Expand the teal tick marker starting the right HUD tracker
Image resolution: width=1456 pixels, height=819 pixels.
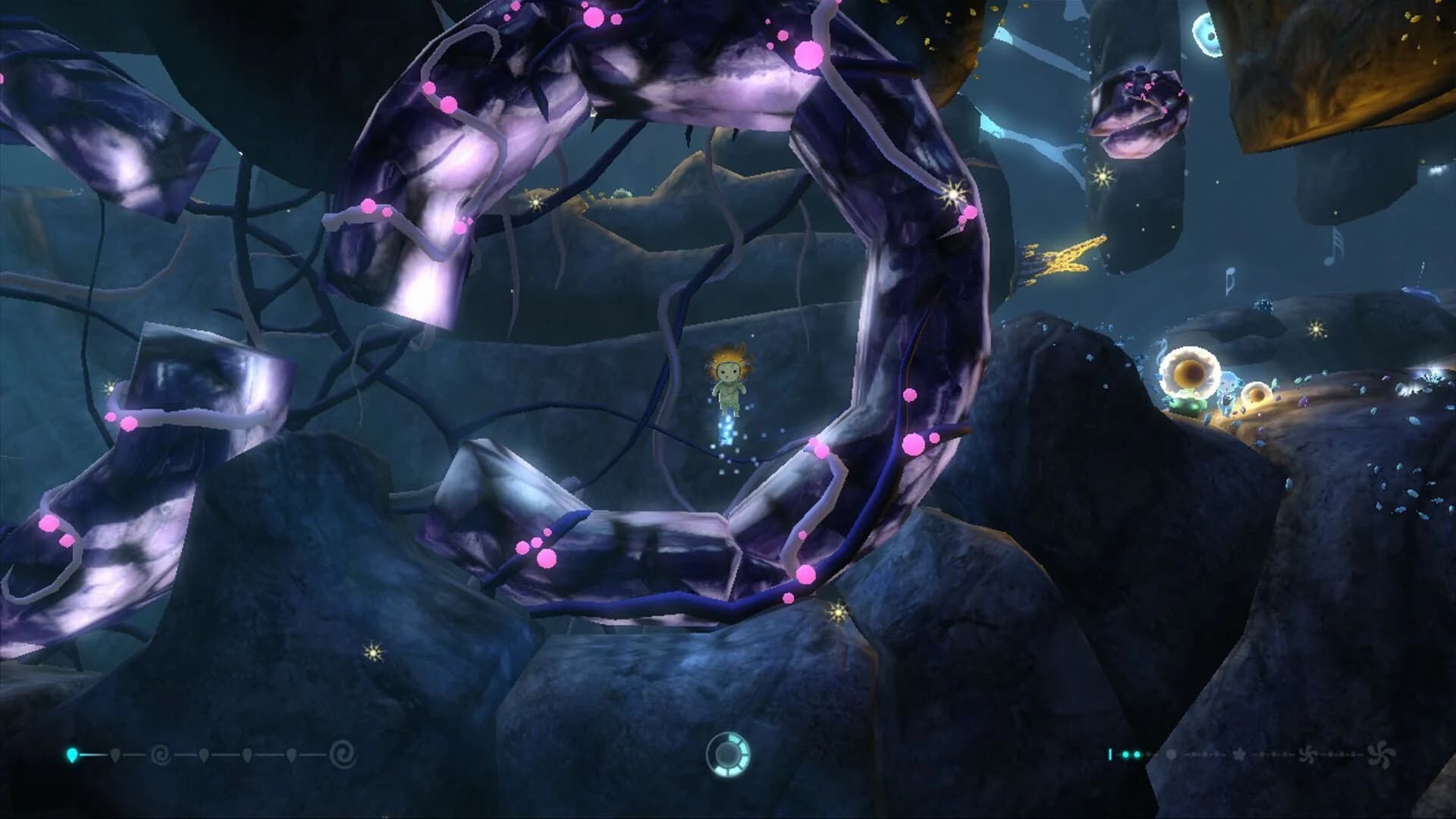tap(1110, 755)
